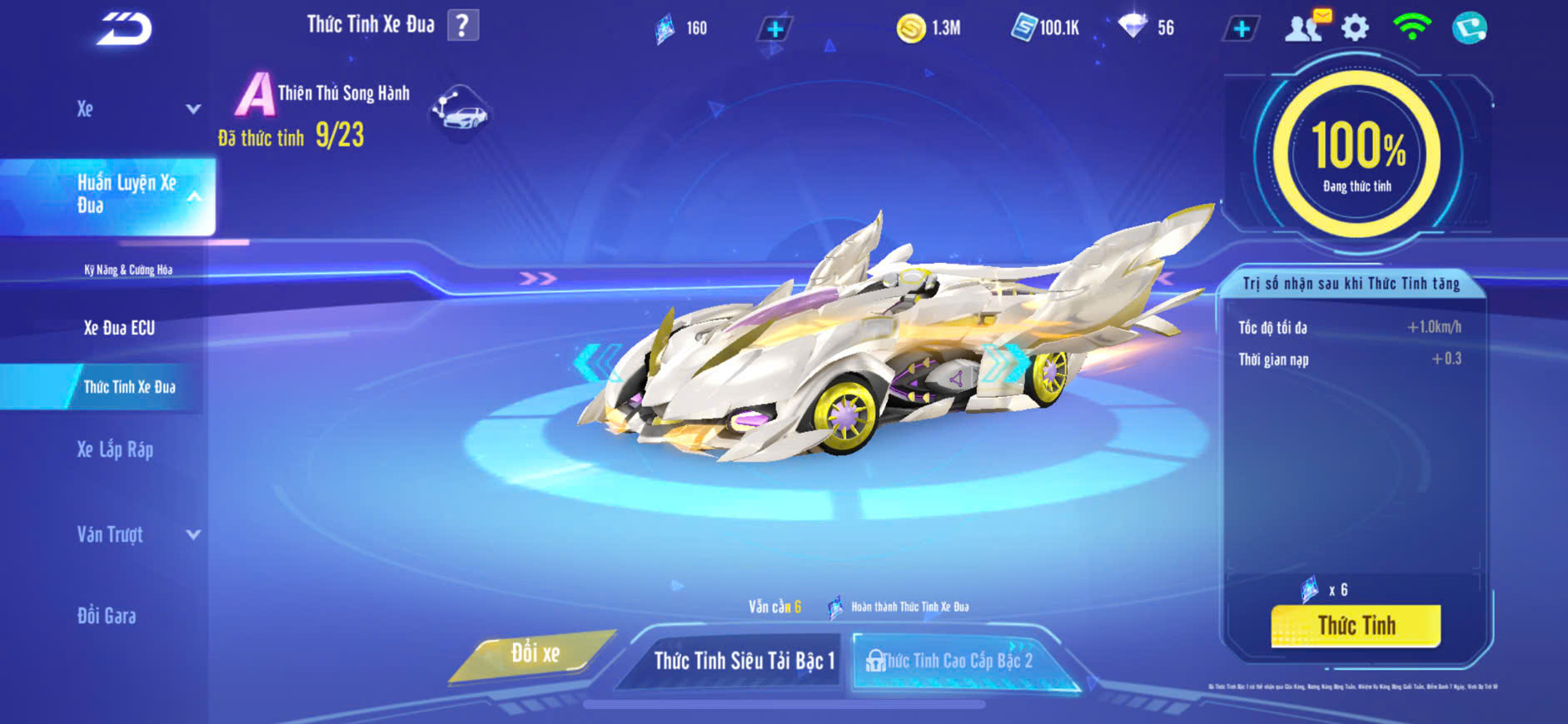Click the yellow Thức Tỉnh button
This screenshot has height=724, width=1568.
point(1356,626)
